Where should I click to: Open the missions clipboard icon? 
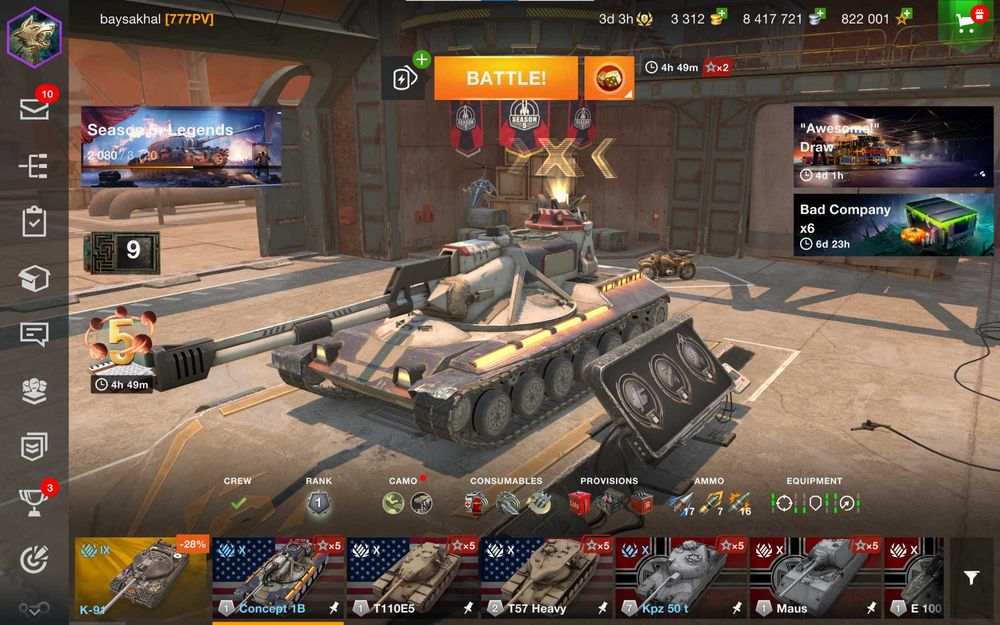click(x=34, y=222)
